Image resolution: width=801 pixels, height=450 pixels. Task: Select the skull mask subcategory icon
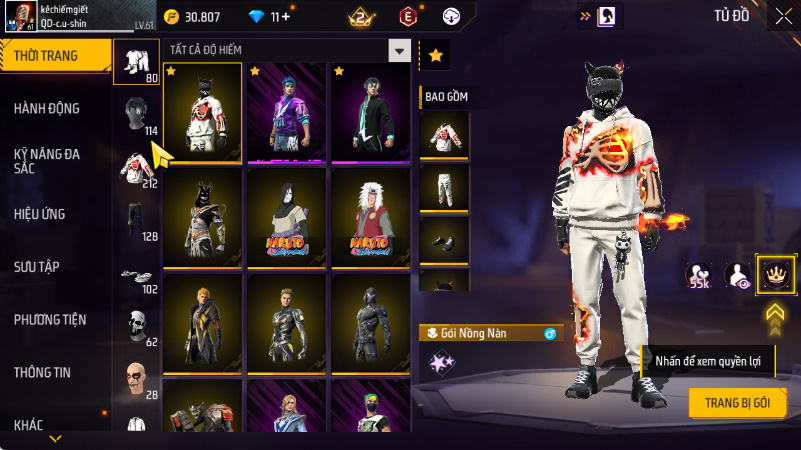coord(136,326)
